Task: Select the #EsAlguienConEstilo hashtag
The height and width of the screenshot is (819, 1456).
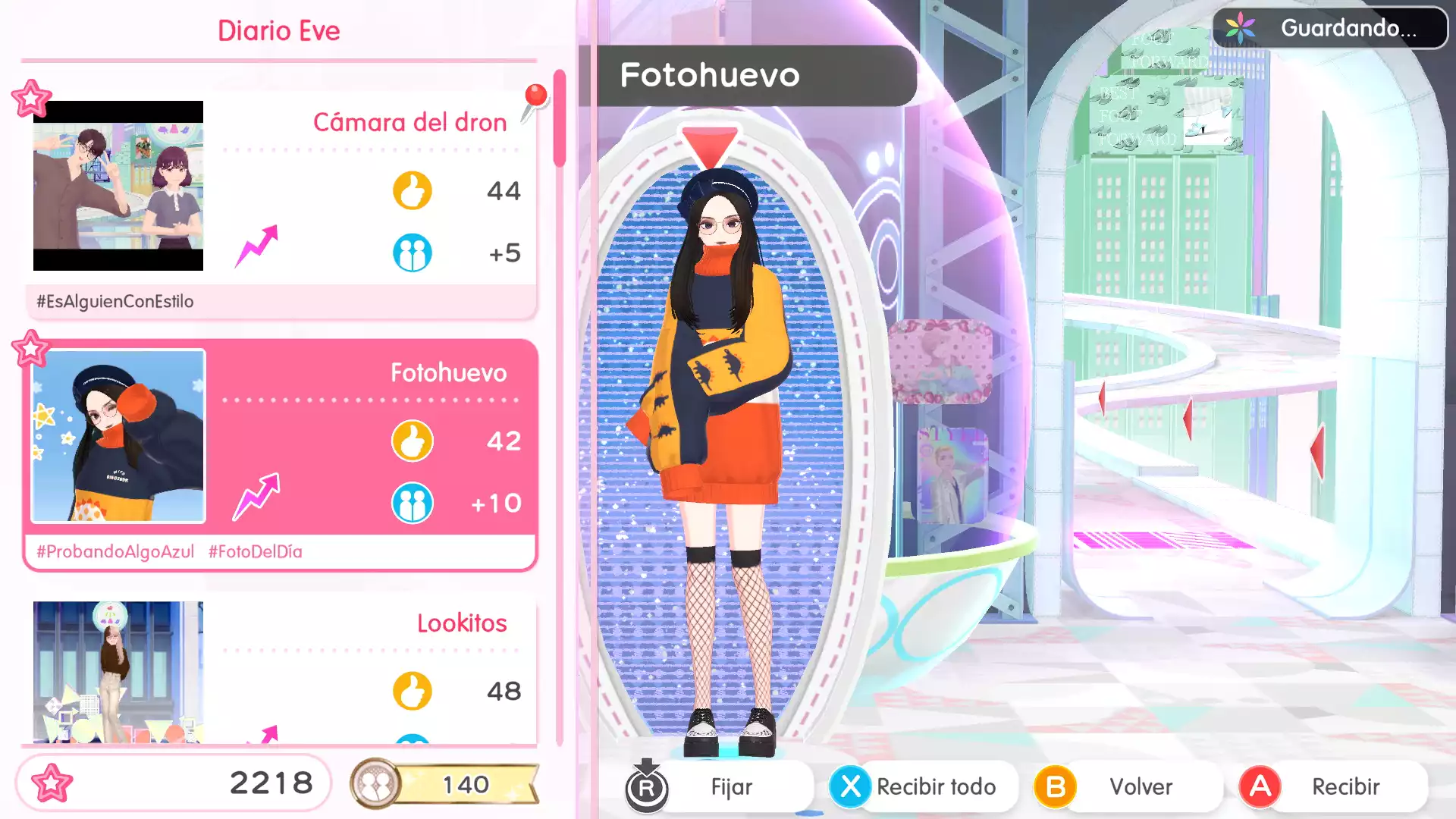Action: [115, 302]
